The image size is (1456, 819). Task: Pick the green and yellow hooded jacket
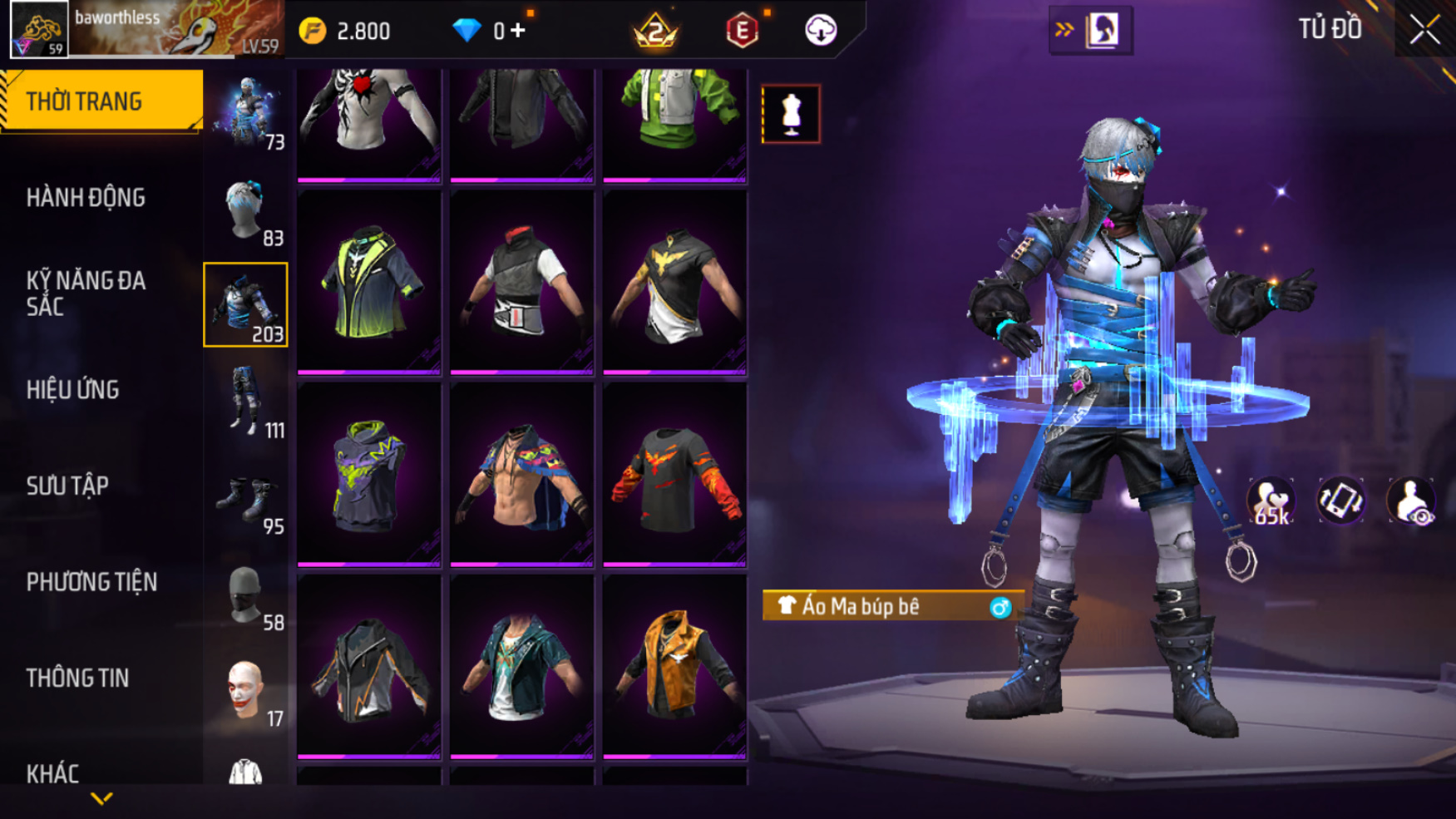click(x=369, y=283)
